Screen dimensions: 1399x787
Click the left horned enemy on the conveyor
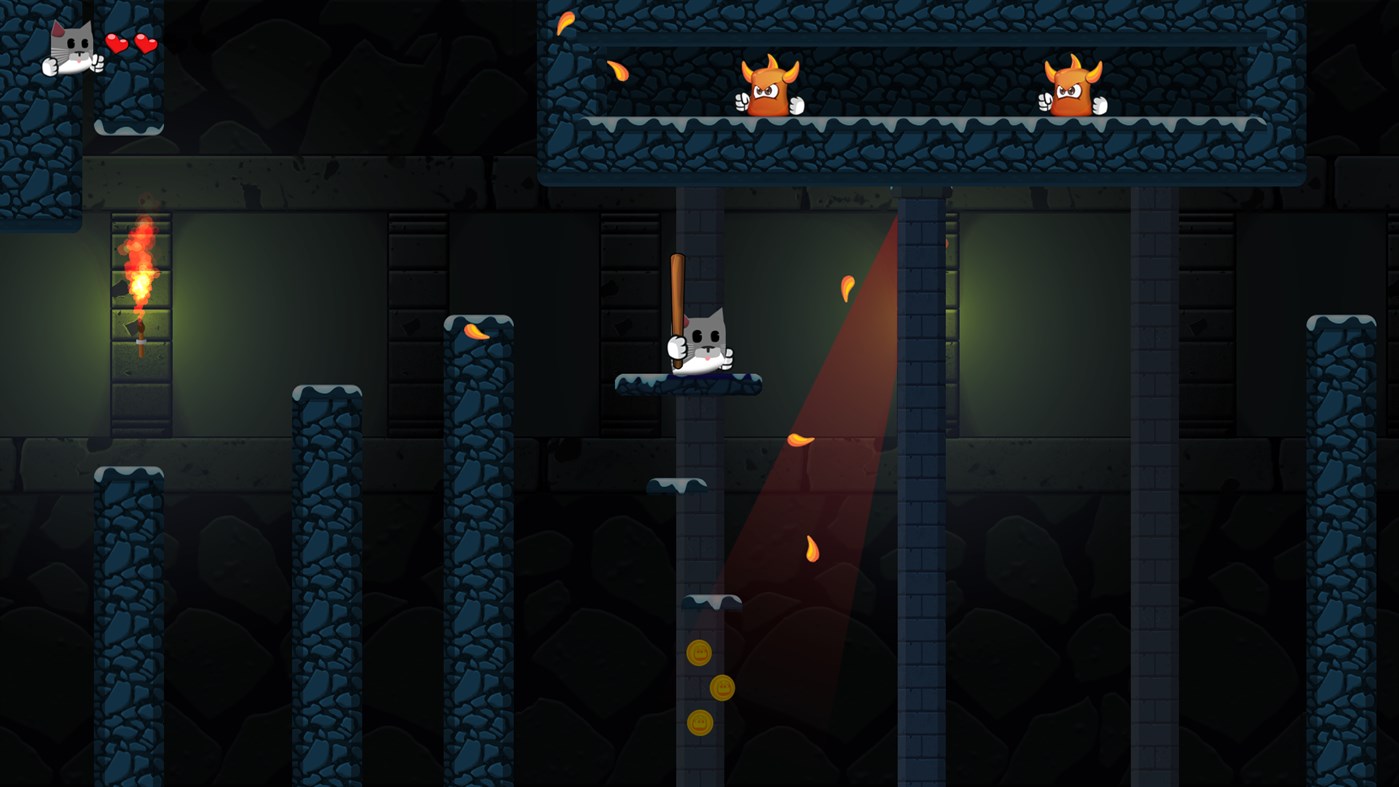click(x=770, y=90)
